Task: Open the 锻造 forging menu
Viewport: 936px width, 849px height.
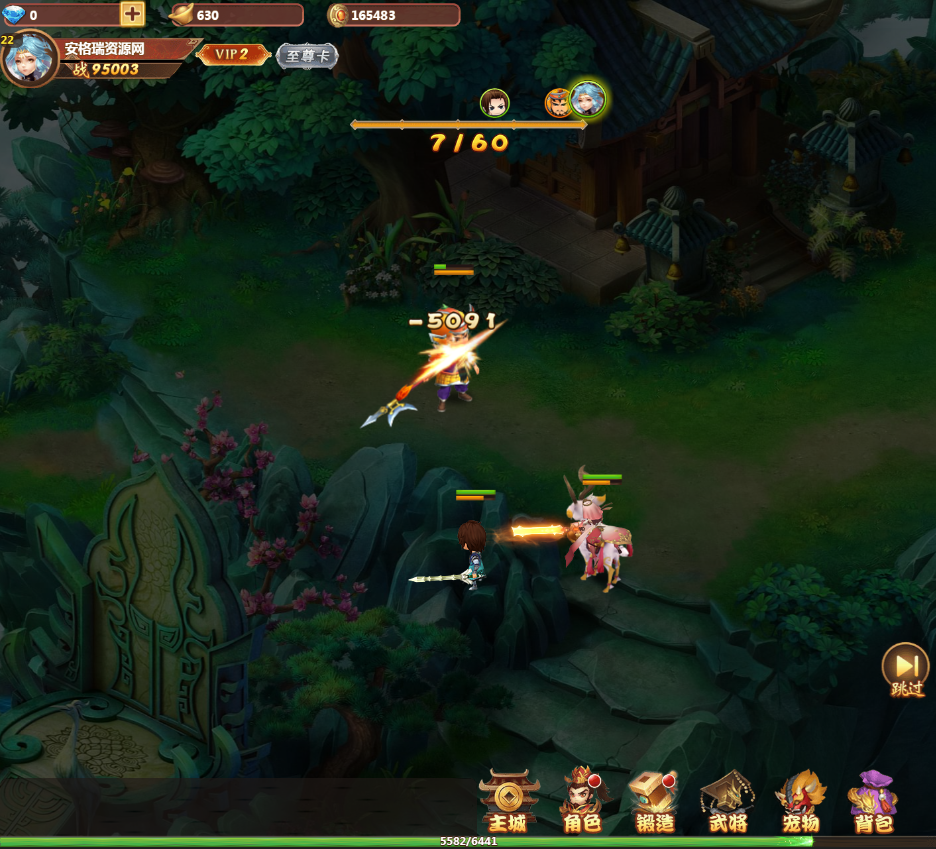Action: pos(655,802)
